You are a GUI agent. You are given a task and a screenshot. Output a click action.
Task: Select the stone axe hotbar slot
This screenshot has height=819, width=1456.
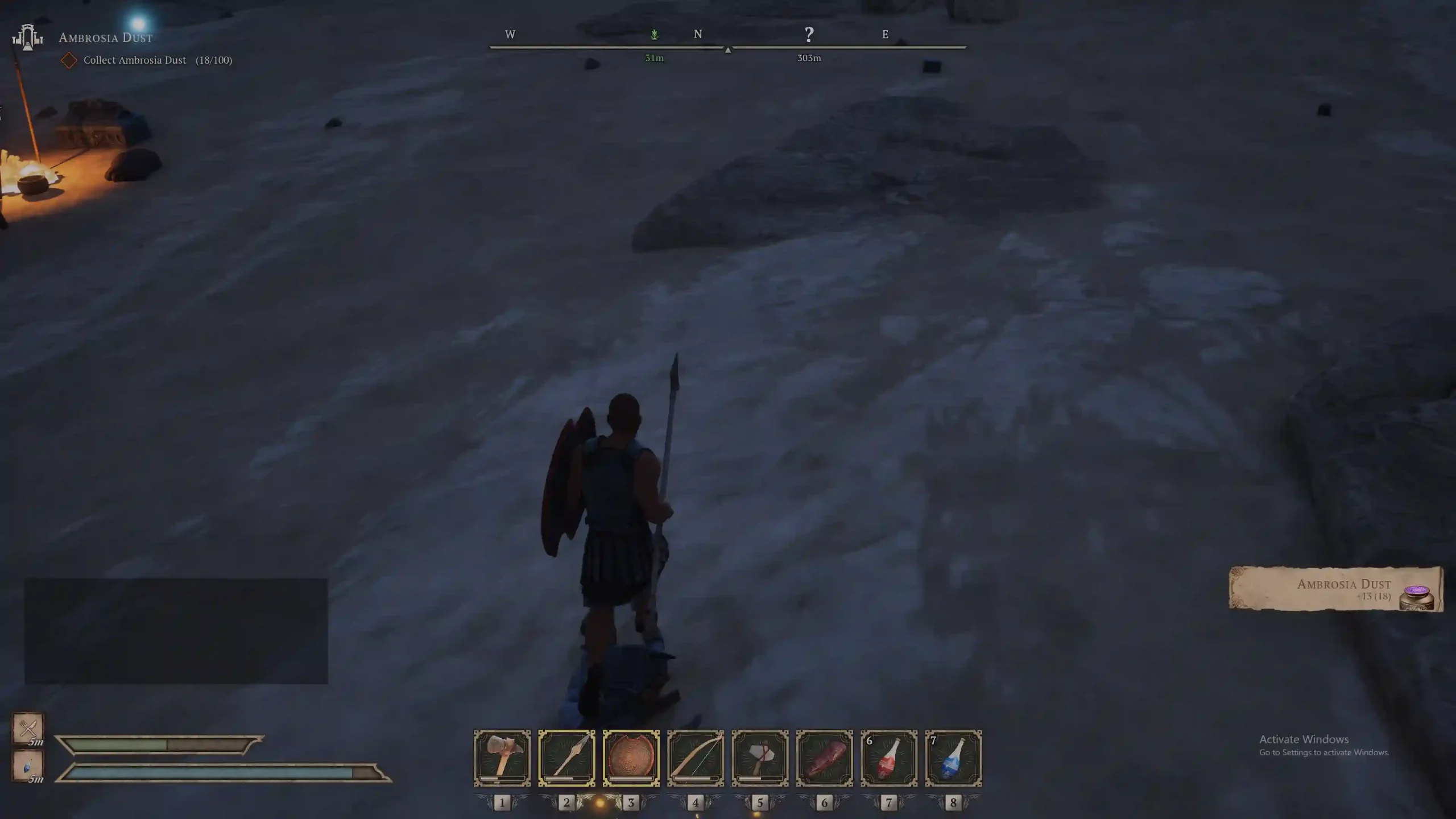click(760, 758)
